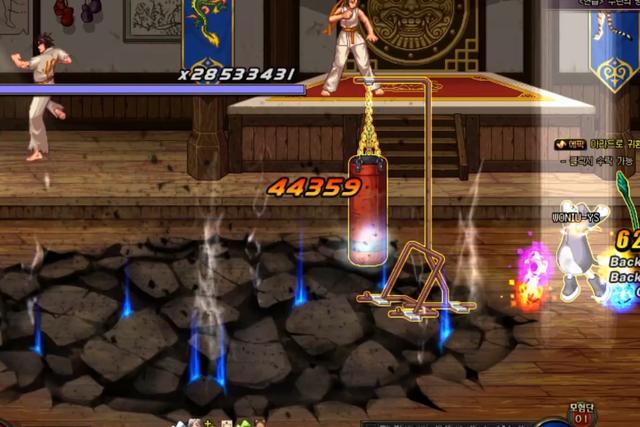Open the 모험단 adventure group badge
Image resolution: width=640 pixels, height=427 pixels.
pos(584,413)
